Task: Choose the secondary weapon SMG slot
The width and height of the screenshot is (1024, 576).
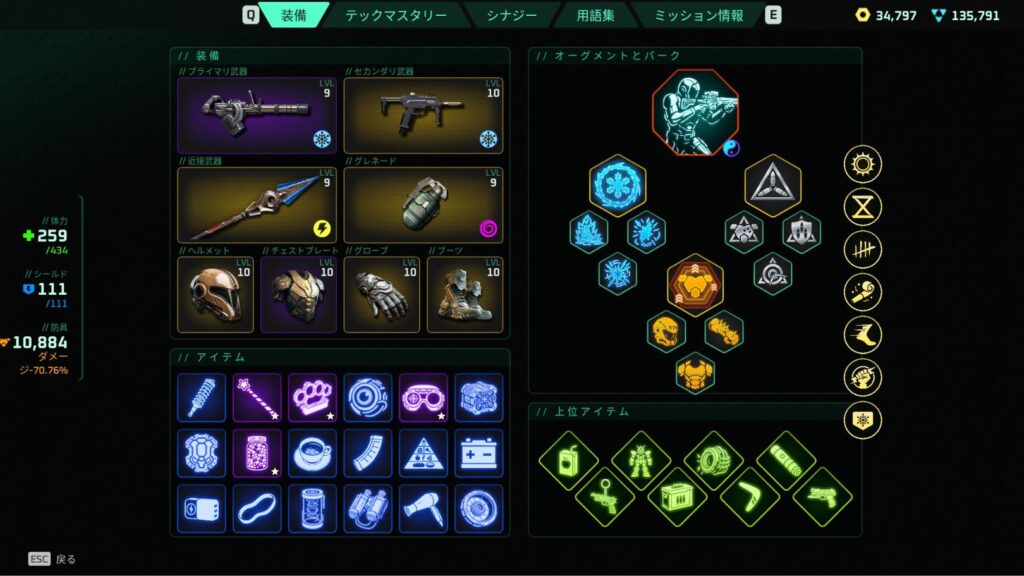Action: click(x=423, y=115)
